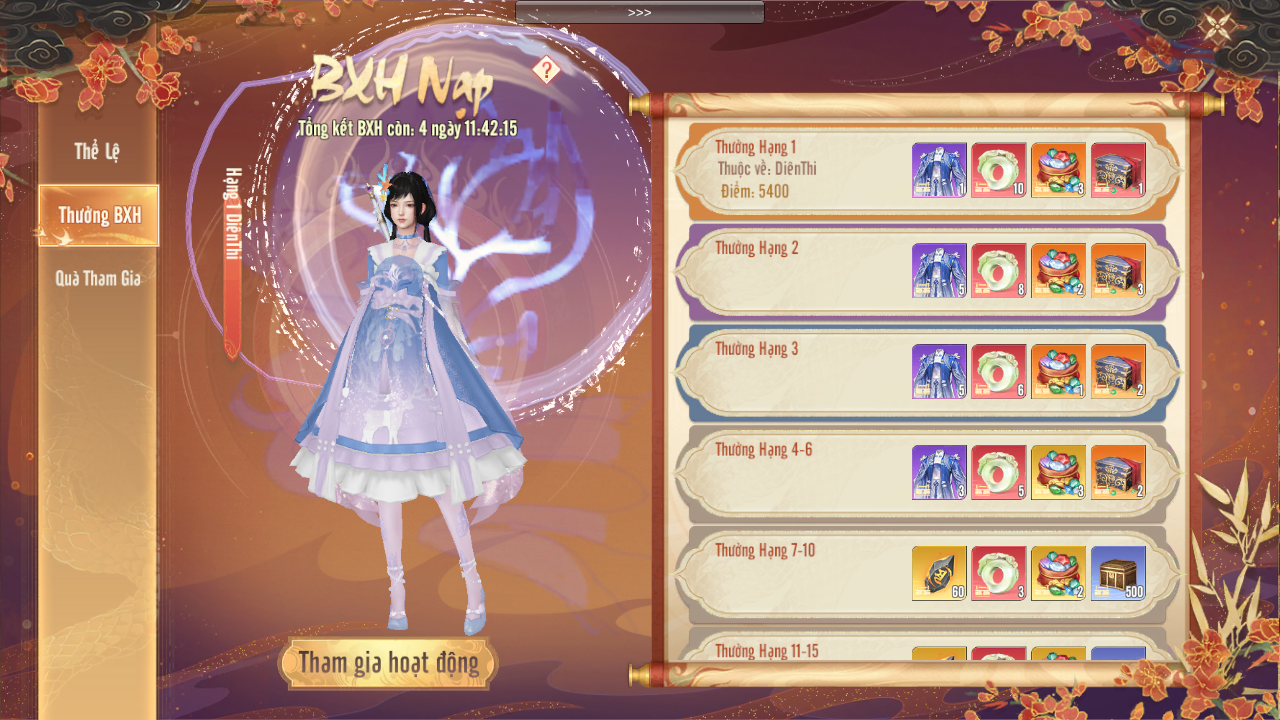This screenshot has height=720, width=1280.
Task: Check the Hạng 7-10 wooden chest reward
Action: (x=1119, y=574)
